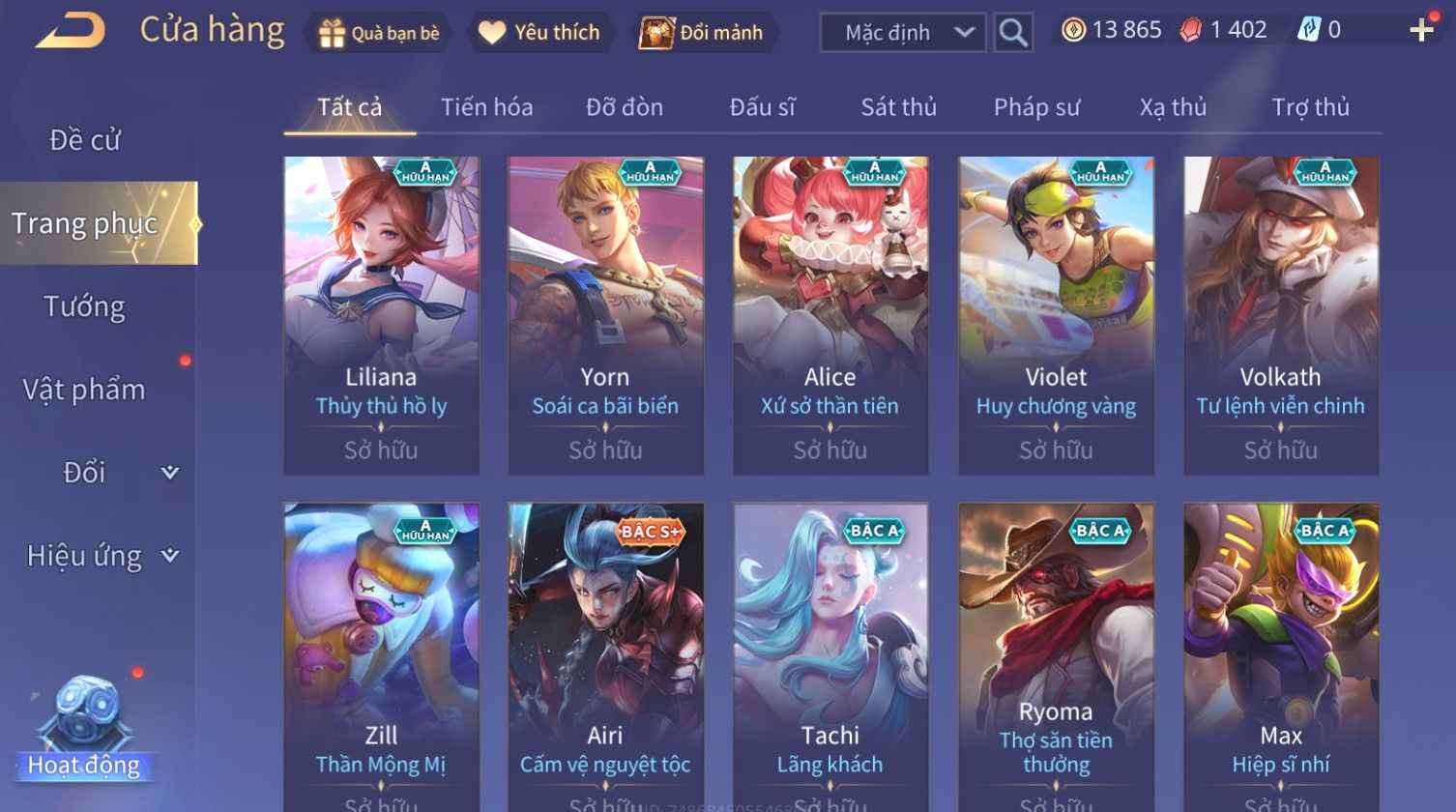Open the Yêu thích favorites list
This screenshot has width=1456, height=812.
coord(539,33)
